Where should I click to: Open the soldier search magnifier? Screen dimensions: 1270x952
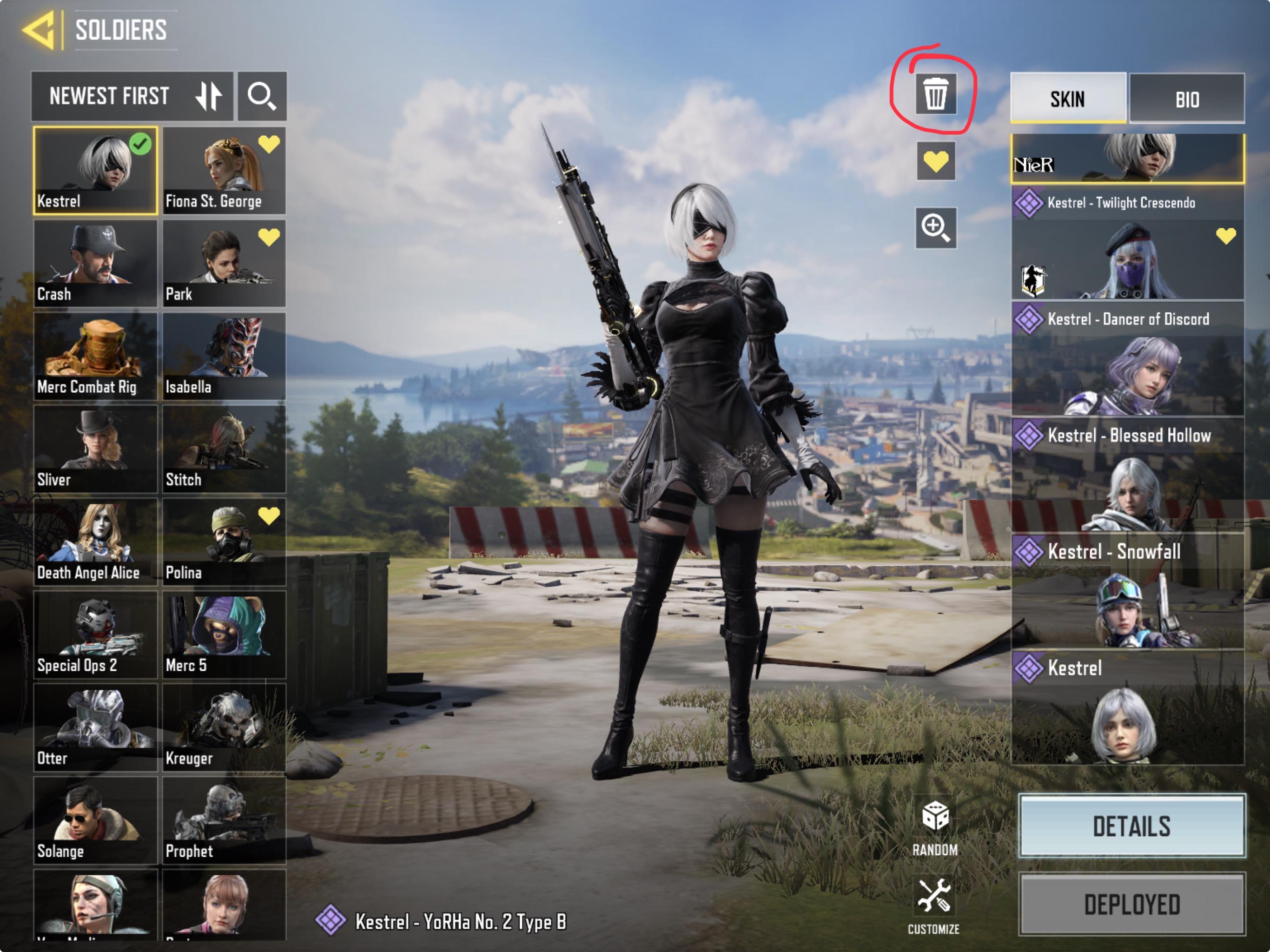click(262, 96)
